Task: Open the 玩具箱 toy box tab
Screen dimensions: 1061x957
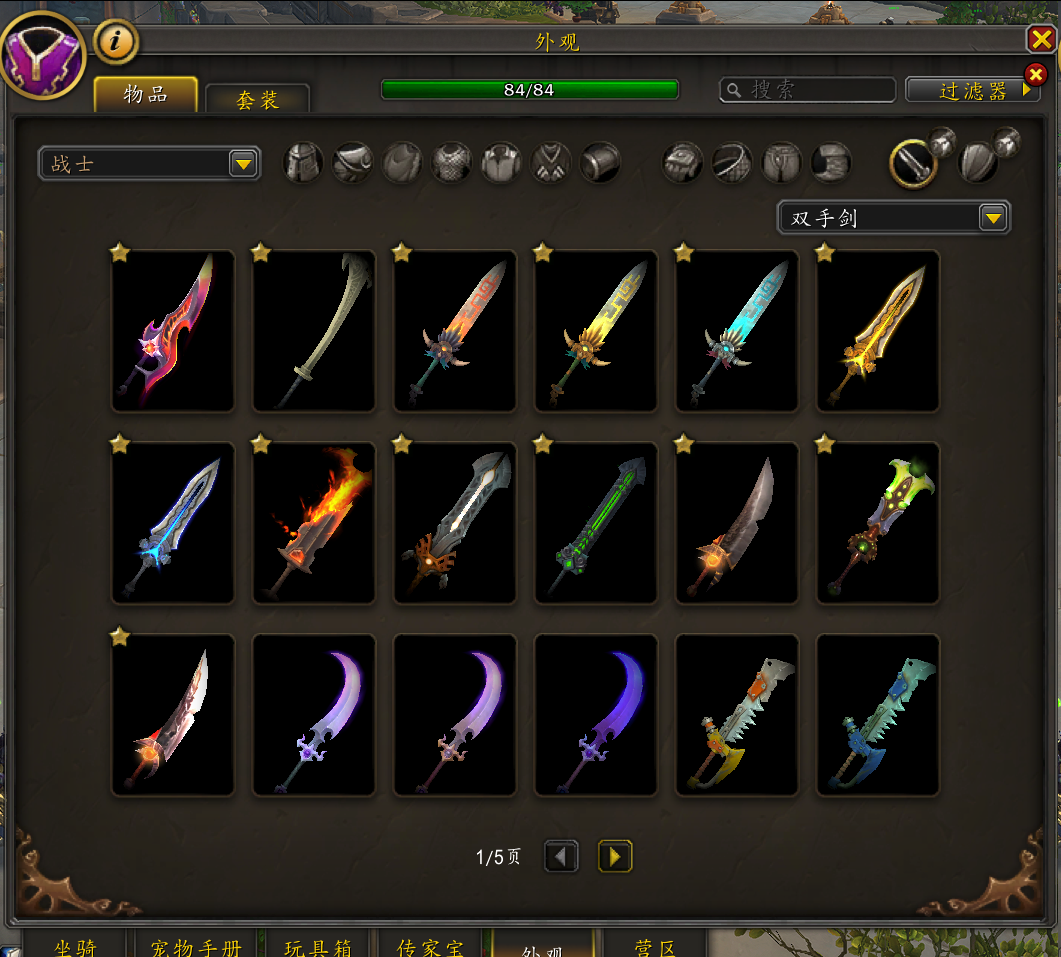Action: pyautogui.click(x=318, y=945)
